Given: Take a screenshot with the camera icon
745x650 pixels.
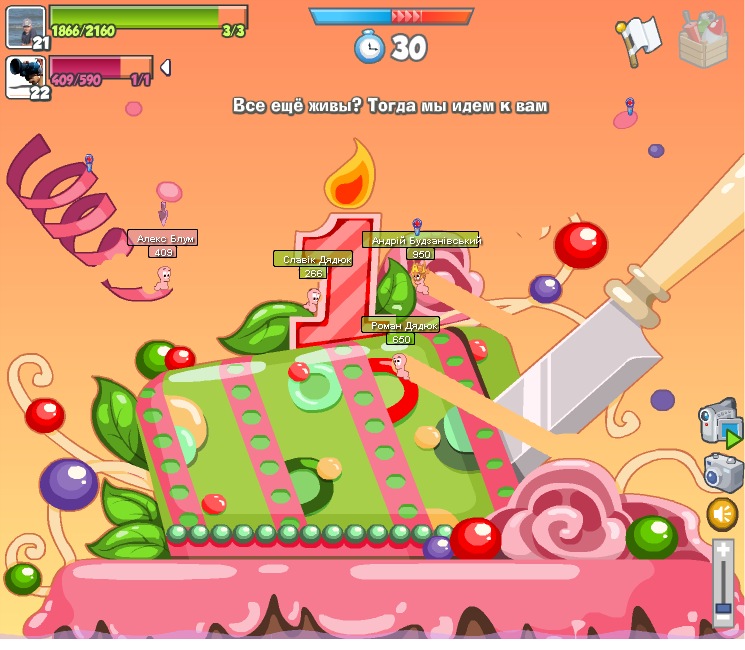Looking at the screenshot, I should click(723, 472).
